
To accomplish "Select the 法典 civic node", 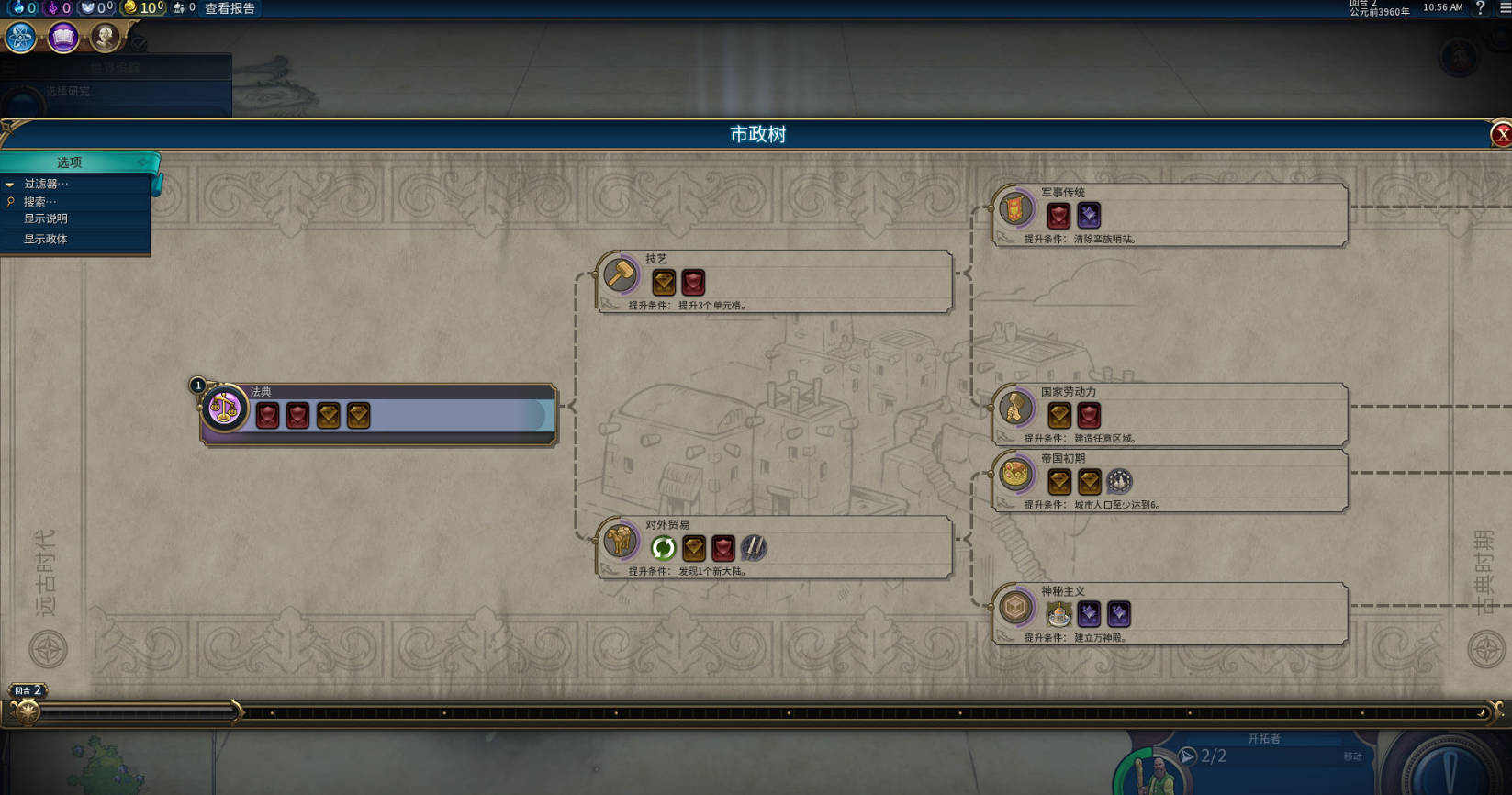I will click(378, 413).
